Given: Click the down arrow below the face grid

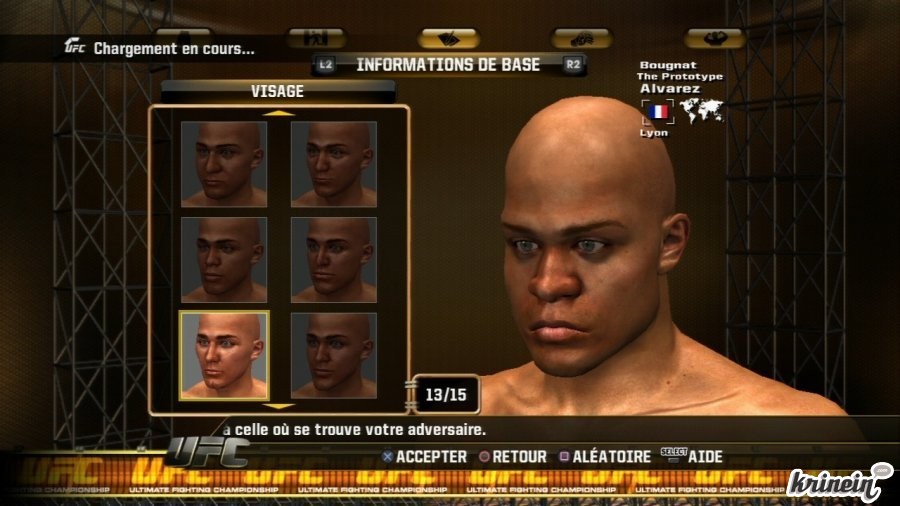Looking at the screenshot, I should (x=279, y=406).
